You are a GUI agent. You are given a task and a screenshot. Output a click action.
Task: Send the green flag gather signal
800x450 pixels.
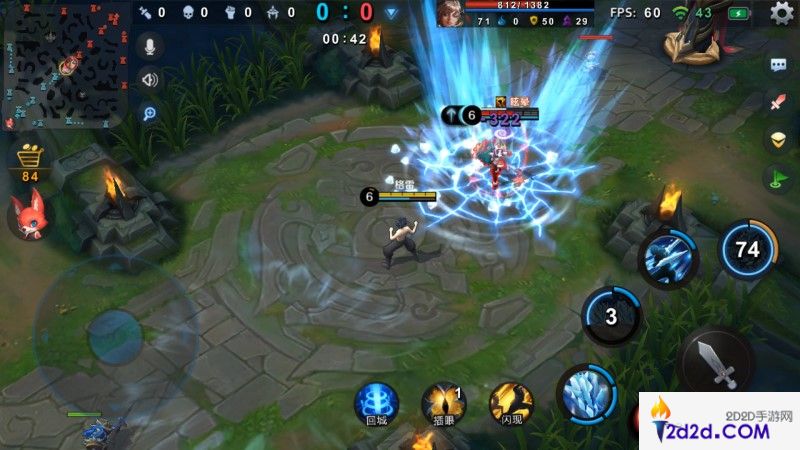pos(778,179)
